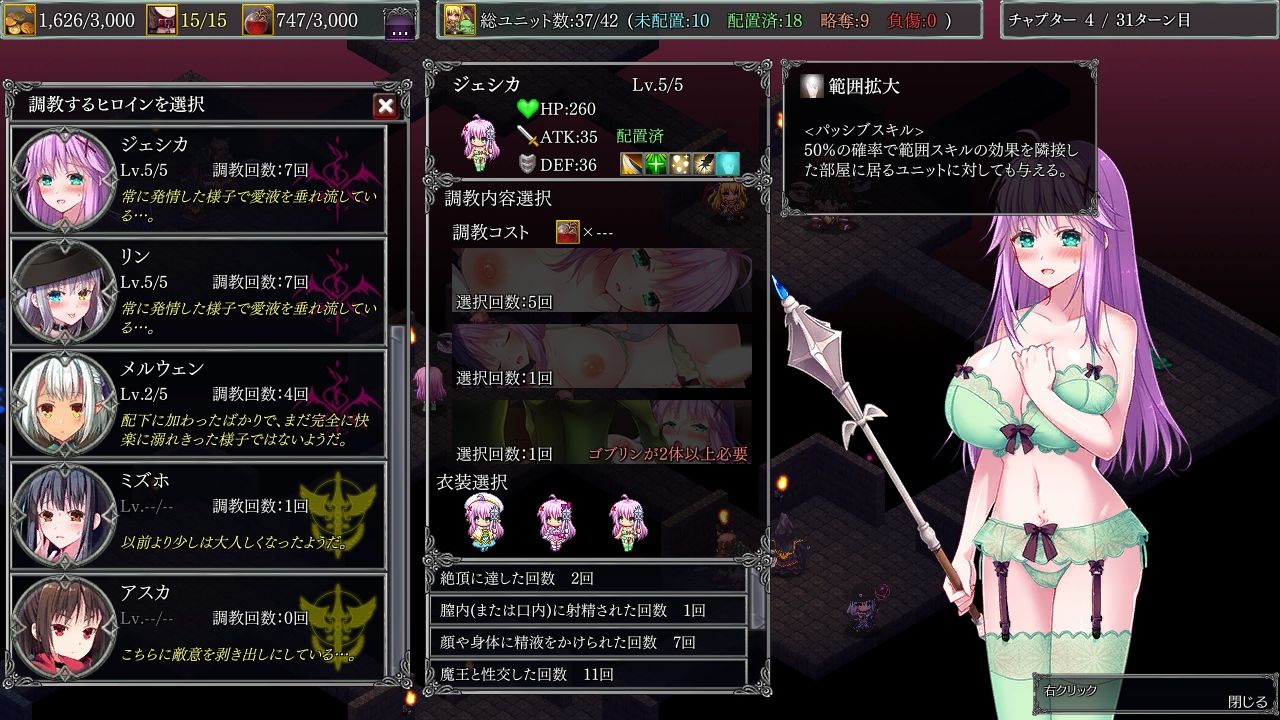This screenshot has height=720, width=1280.
Task: Click the gold coins resource icon
Action: click(x=22, y=19)
